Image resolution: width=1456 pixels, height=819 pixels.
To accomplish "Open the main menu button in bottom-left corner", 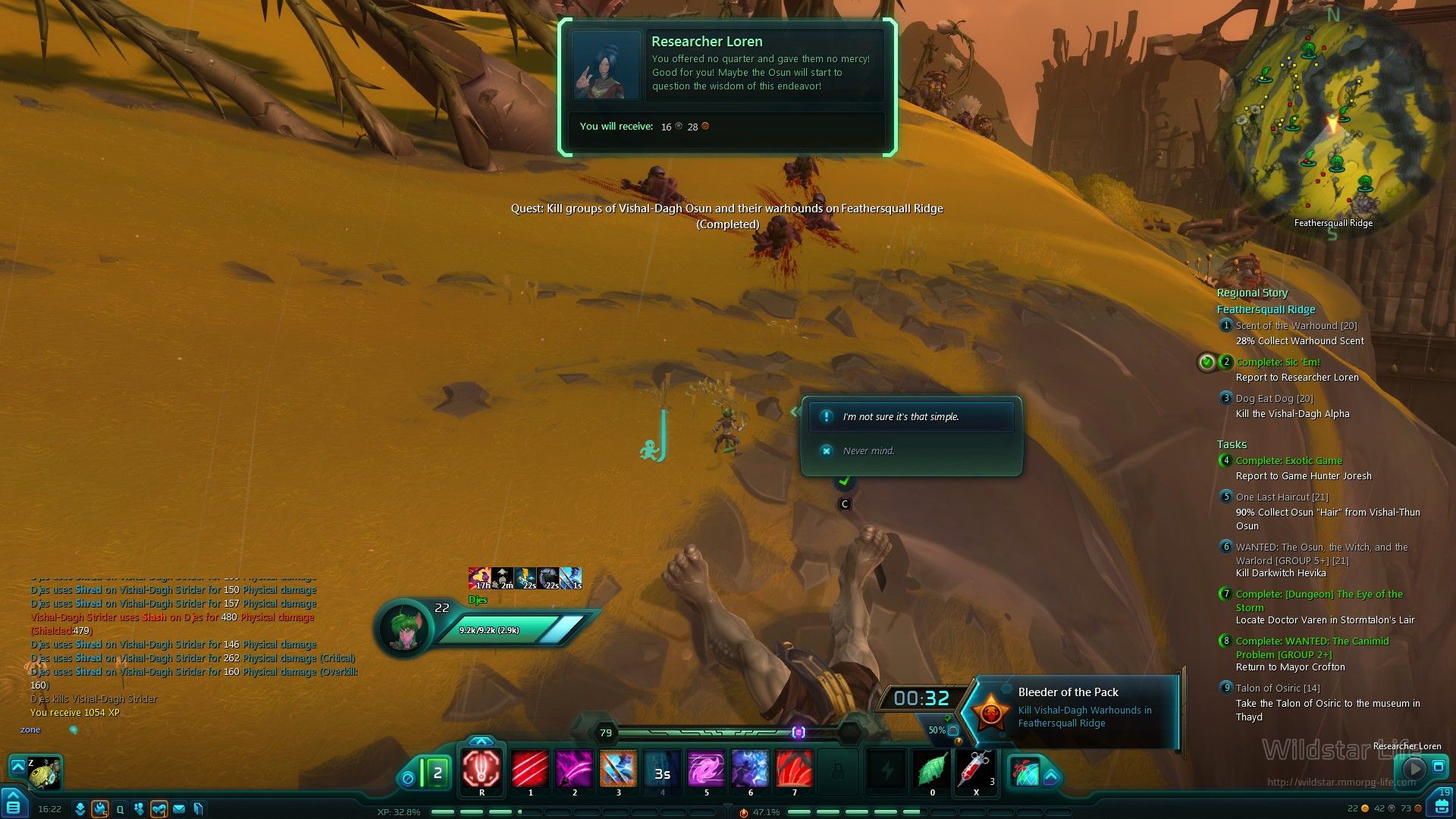I will tap(14, 804).
